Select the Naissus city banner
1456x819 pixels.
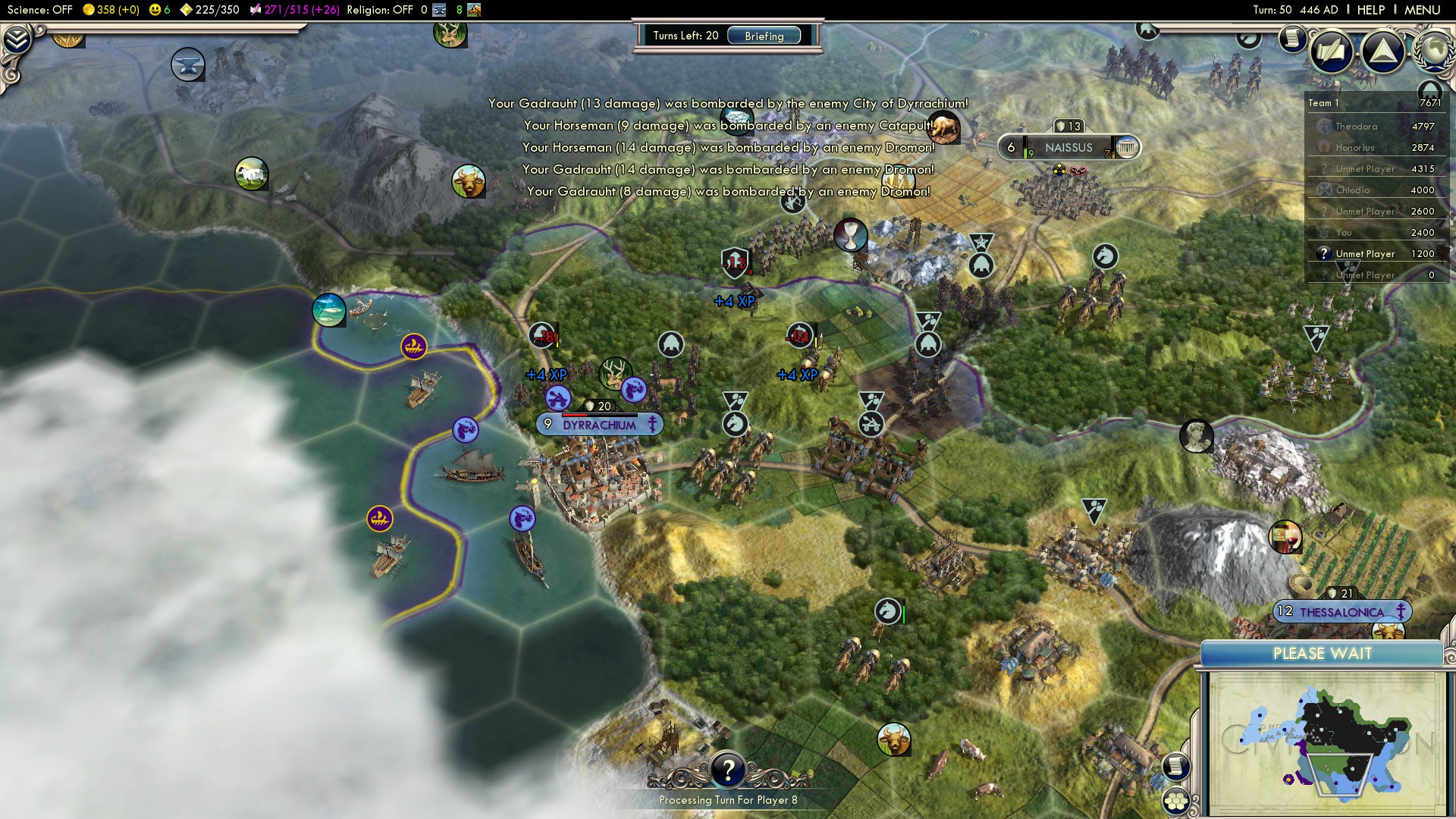pyautogui.click(x=1068, y=148)
